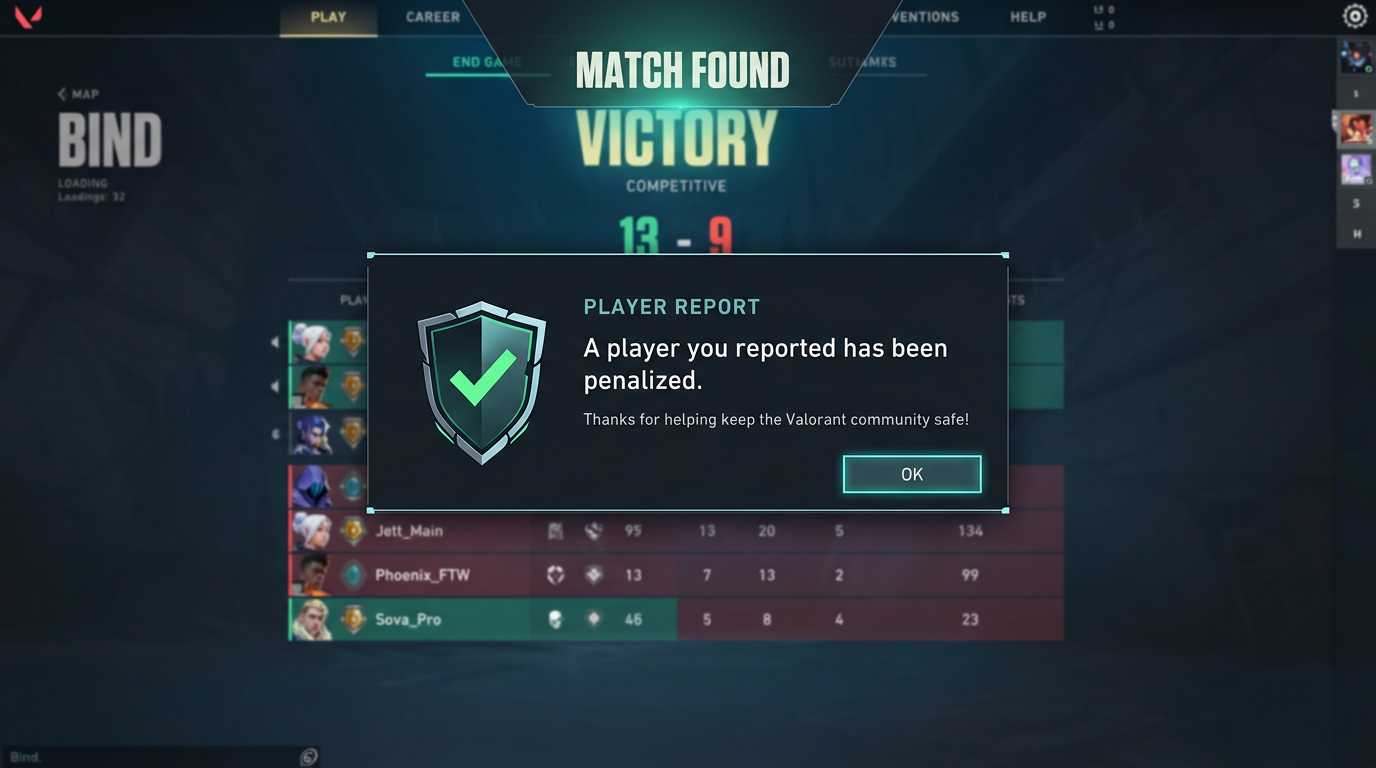Open the HELP menu
The image size is (1376, 768).
point(1028,17)
